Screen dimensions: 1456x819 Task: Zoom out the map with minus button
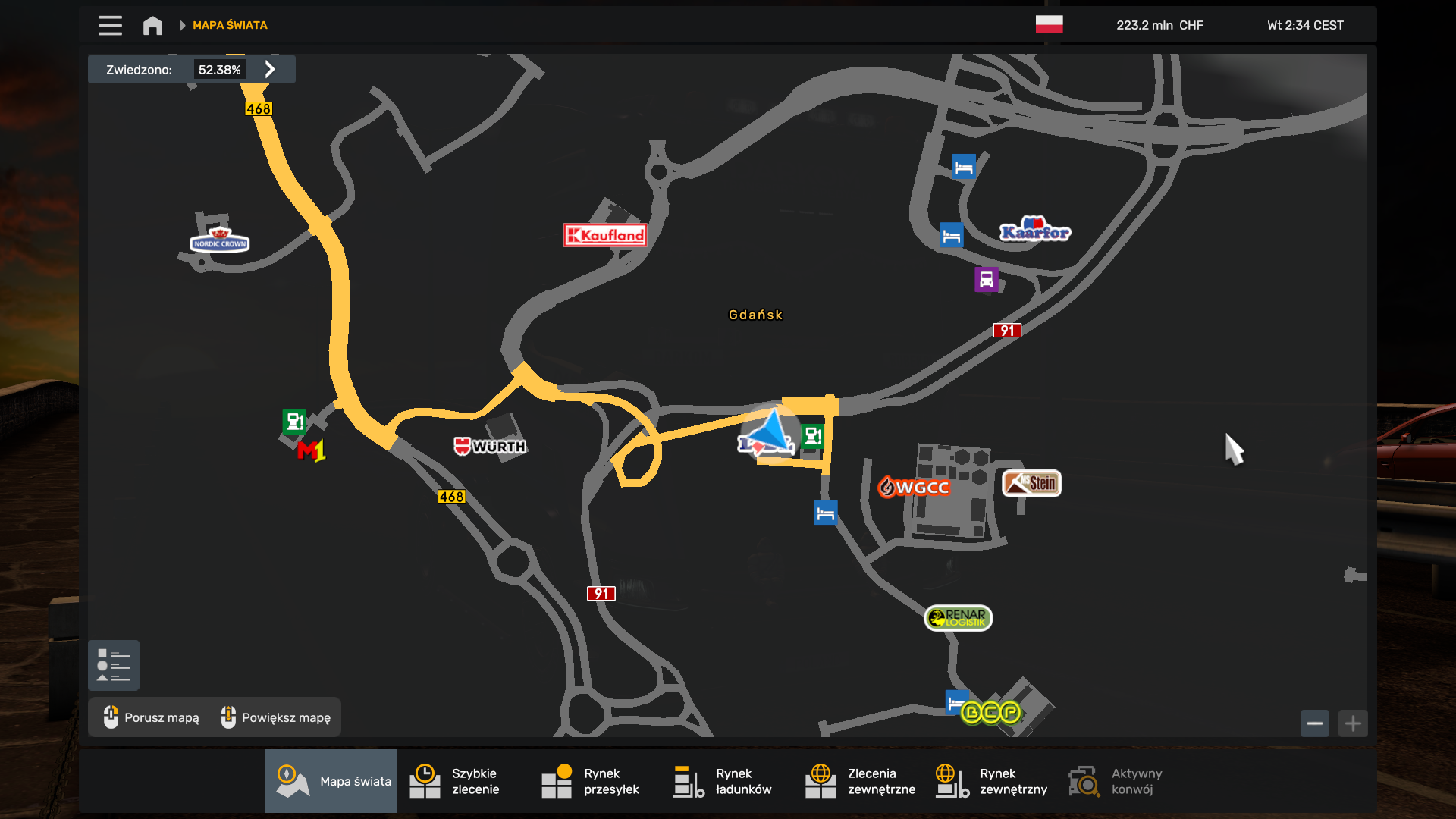(1314, 723)
